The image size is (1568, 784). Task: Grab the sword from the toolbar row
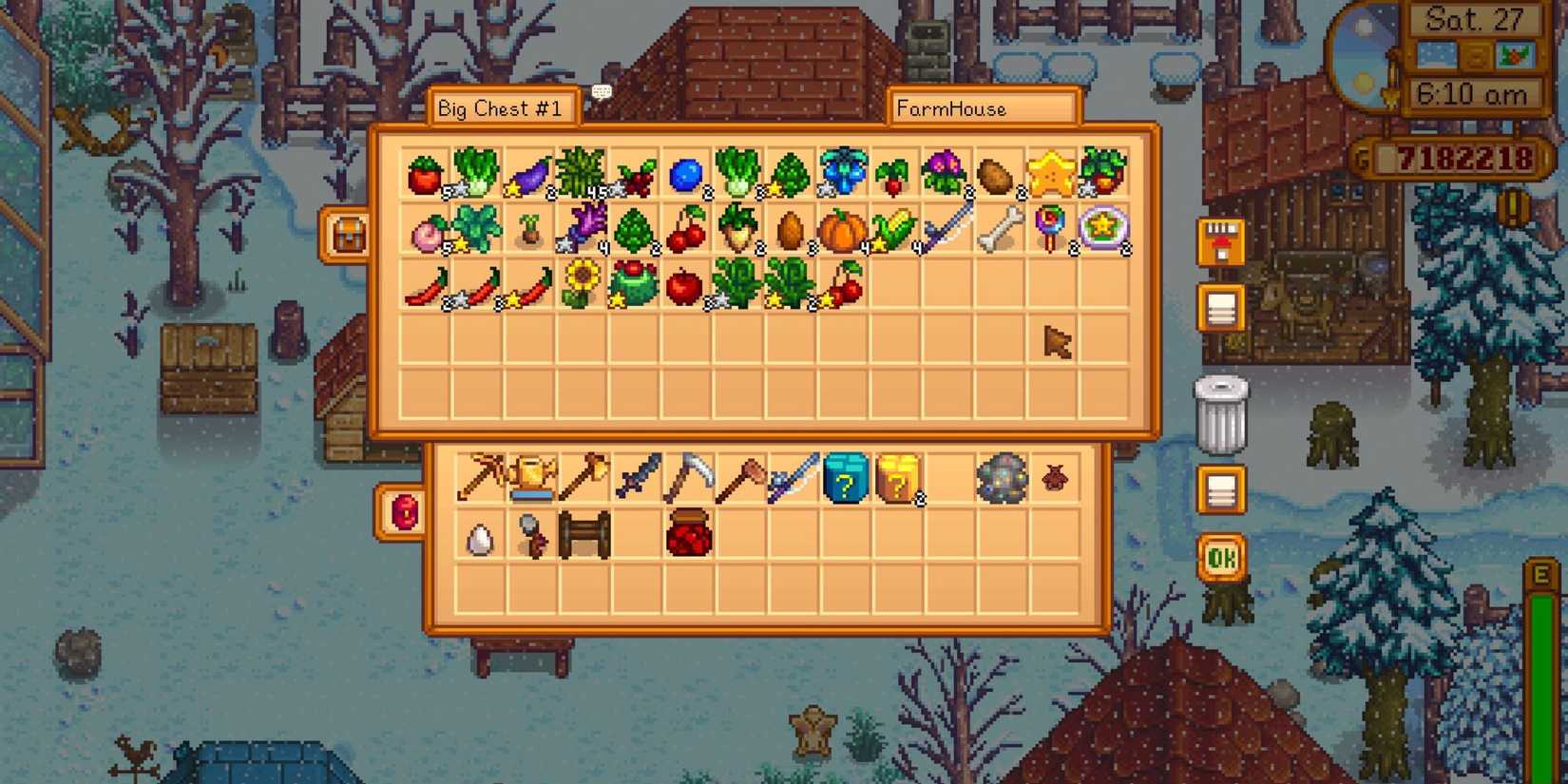(x=646, y=480)
